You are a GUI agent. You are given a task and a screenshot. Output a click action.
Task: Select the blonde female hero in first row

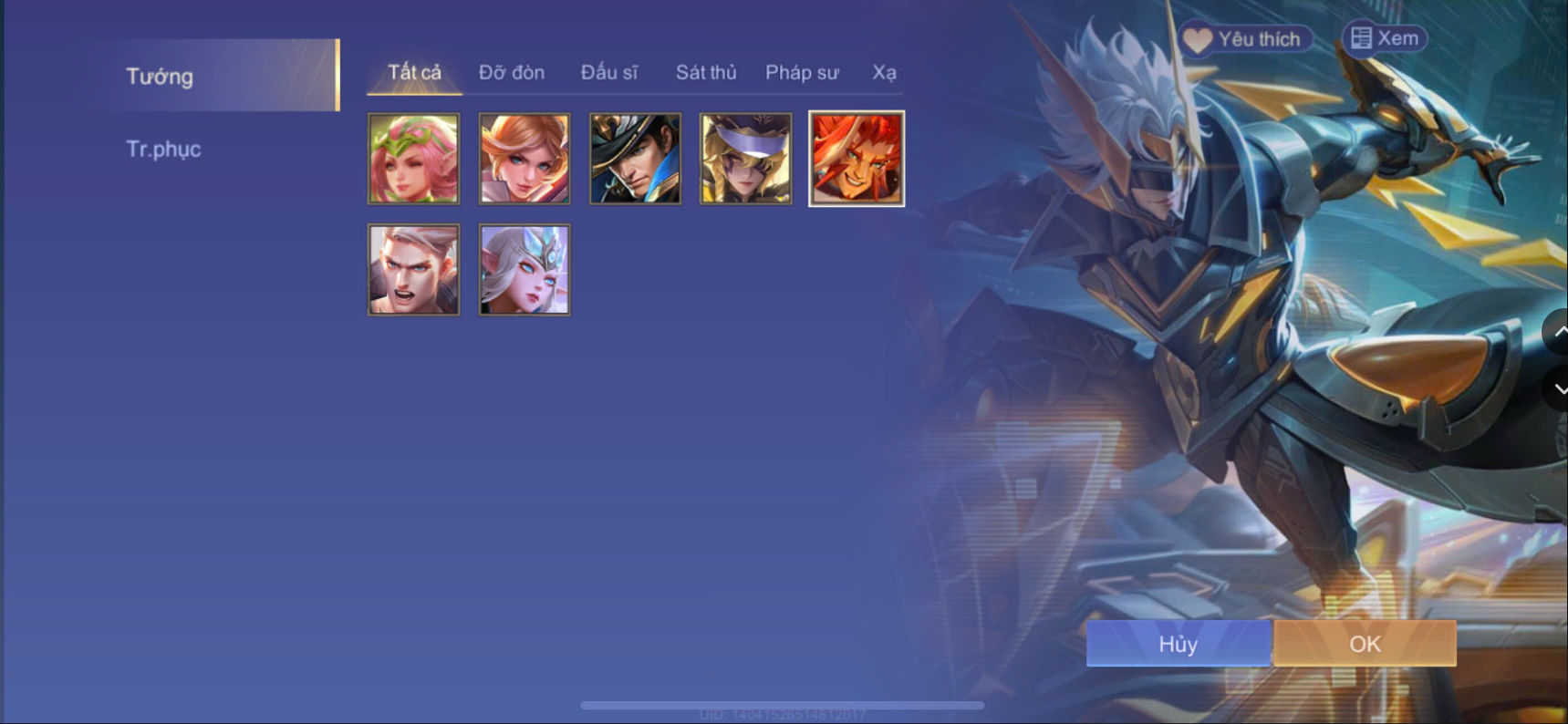pos(524,158)
